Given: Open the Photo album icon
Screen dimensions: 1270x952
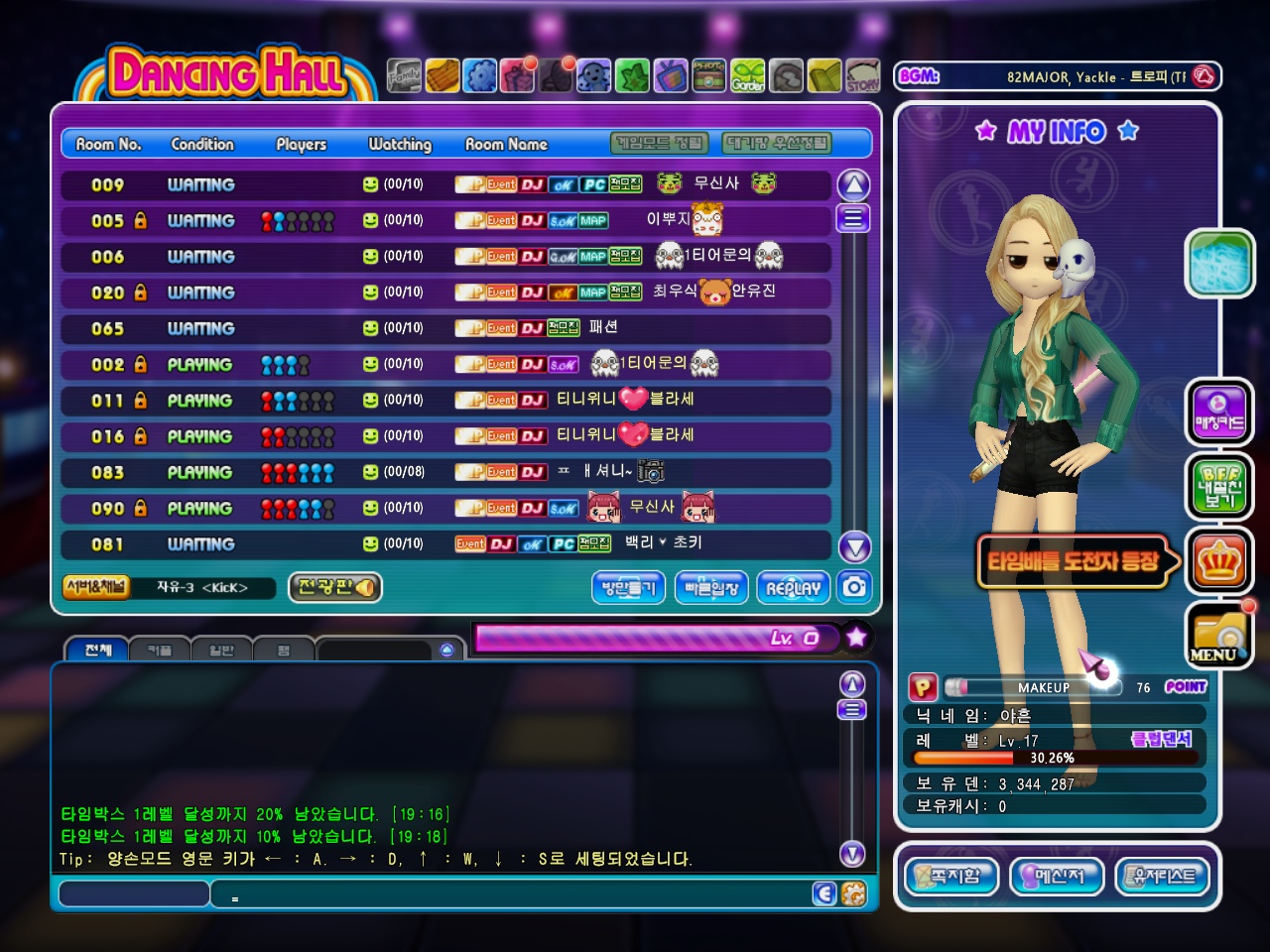Looking at the screenshot, I should [x=708, y=75].
